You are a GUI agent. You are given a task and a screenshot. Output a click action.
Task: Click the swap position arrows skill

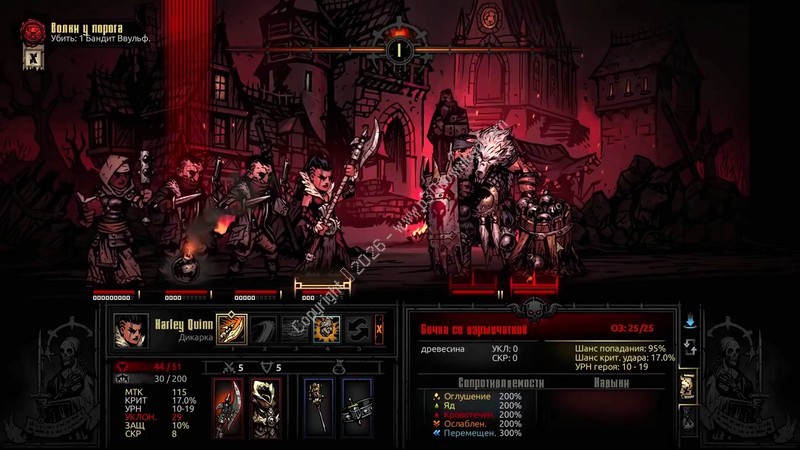click(x=357, y=327)
